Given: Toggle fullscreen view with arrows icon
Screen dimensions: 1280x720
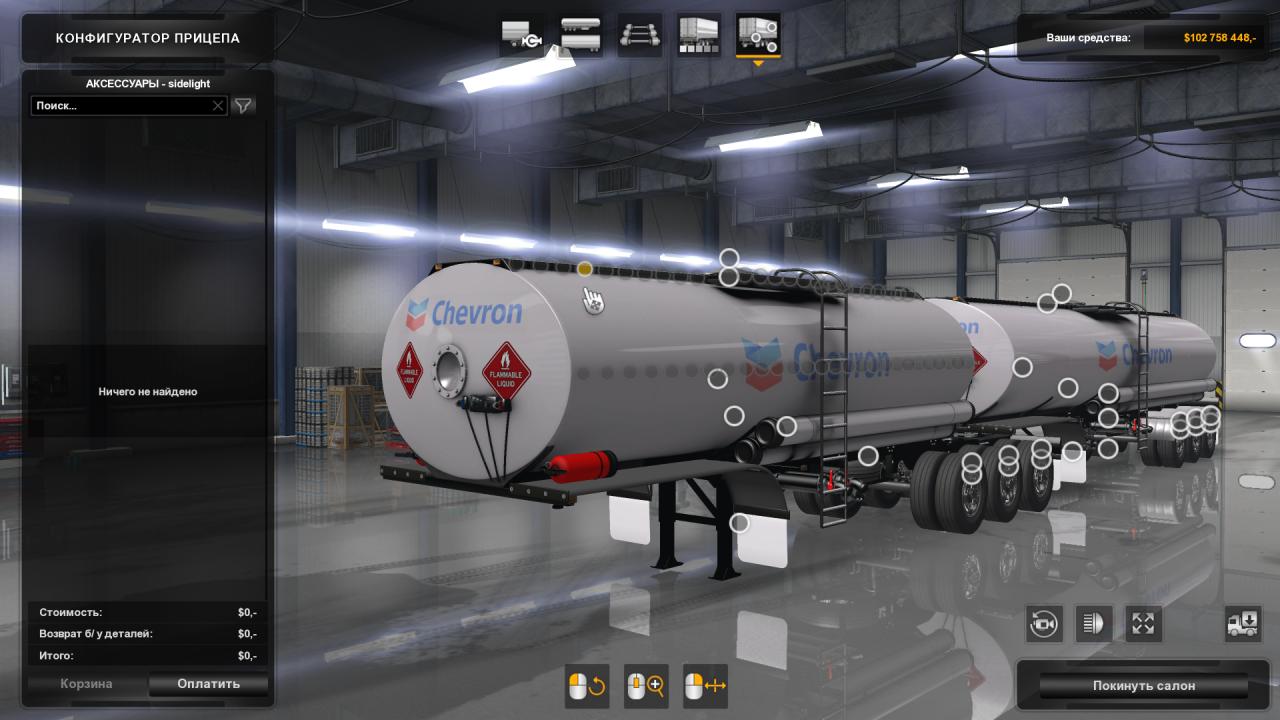Looking at the screenshot, I should [x=1144, y=624].
